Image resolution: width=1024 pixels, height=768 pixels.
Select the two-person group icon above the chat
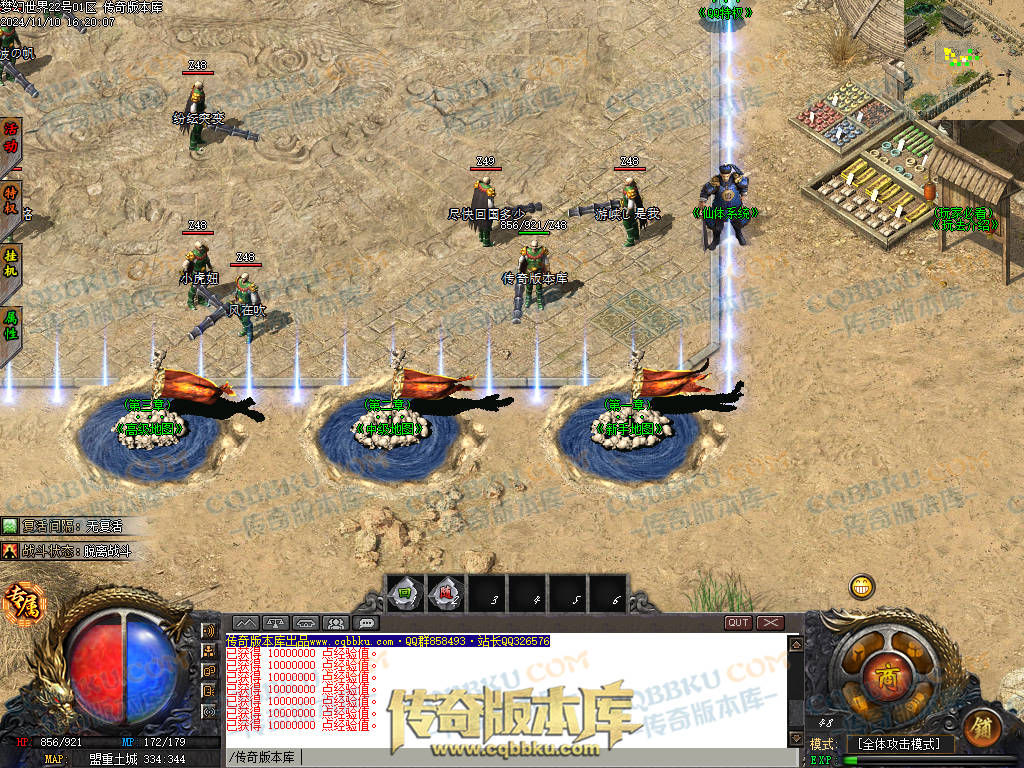coord(336,623)
